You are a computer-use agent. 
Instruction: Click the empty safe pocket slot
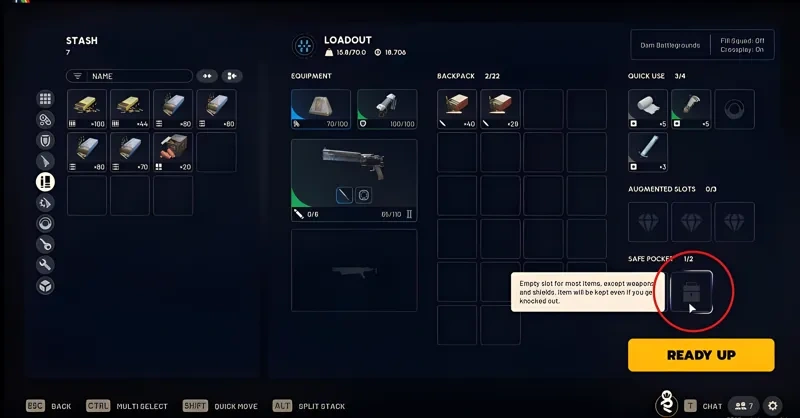pos(691,291)
